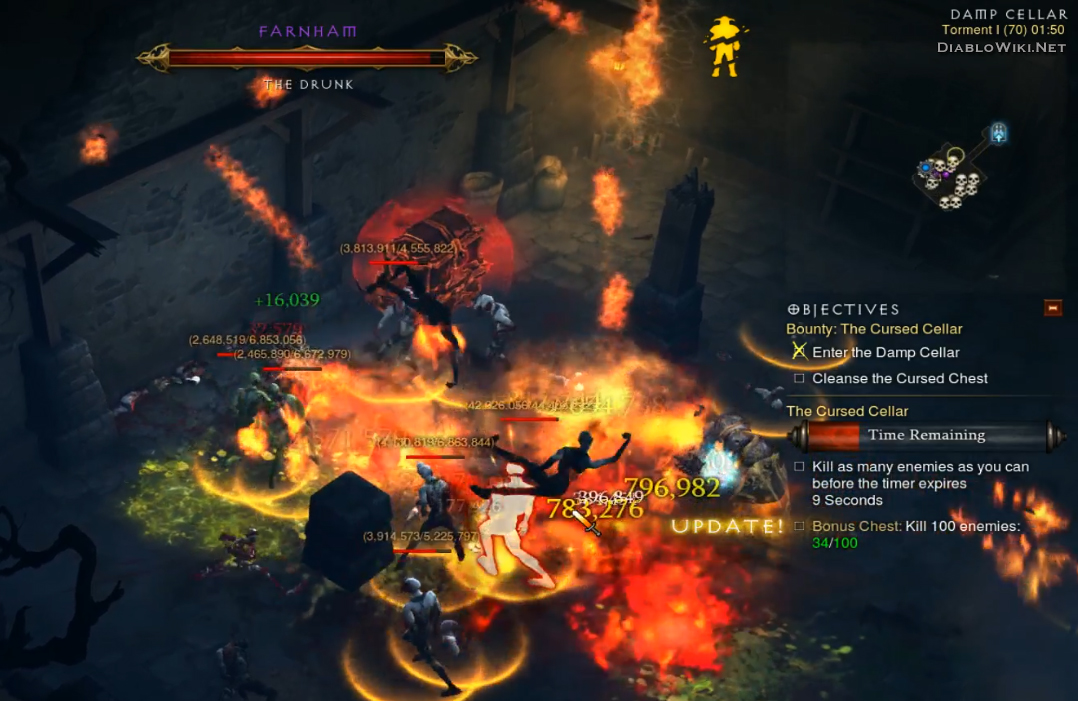
Task: Click The Cursed Cellar event heading
Action: click(x=847, y=411)
